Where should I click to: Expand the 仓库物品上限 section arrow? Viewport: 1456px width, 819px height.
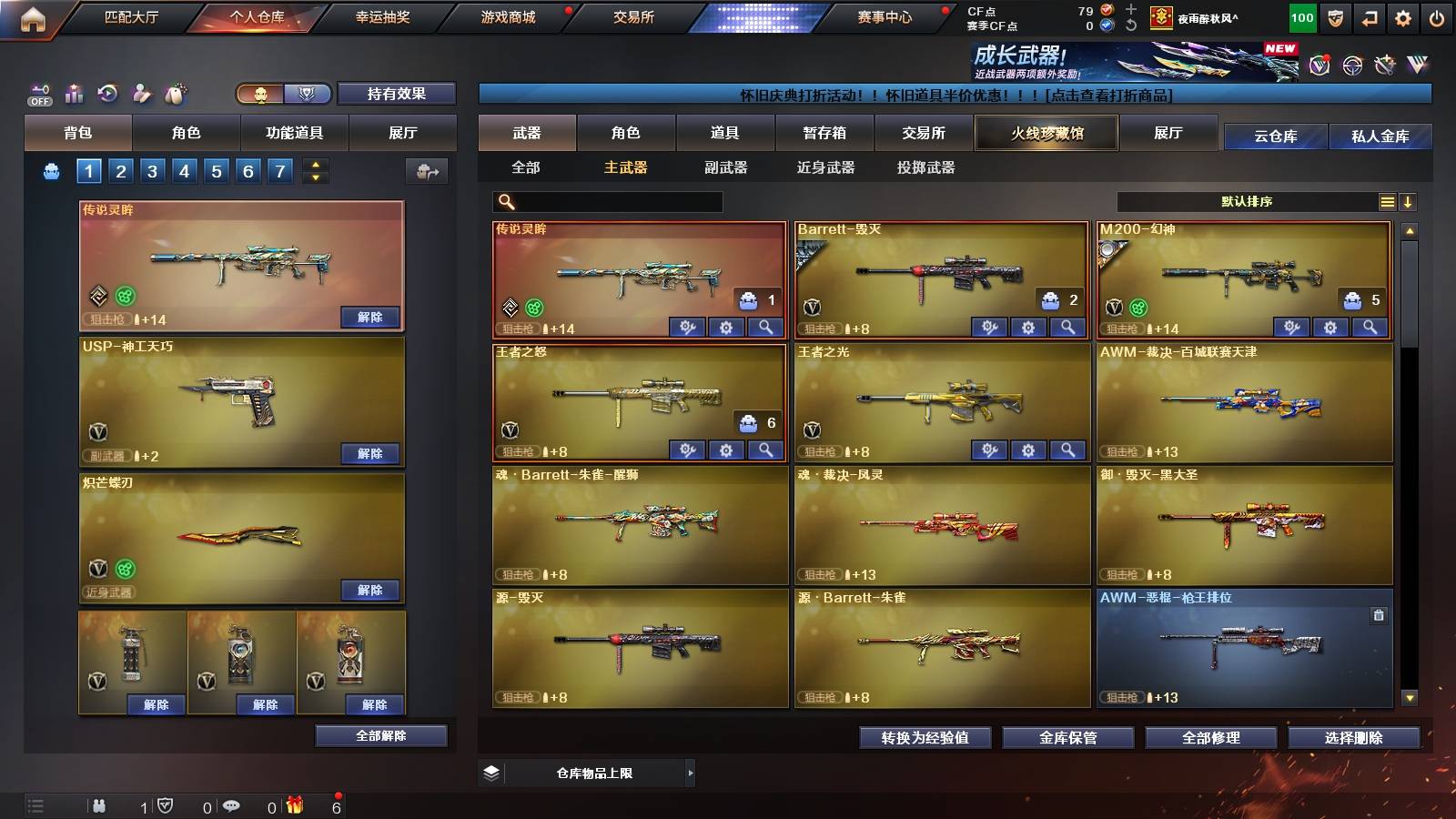691,772
